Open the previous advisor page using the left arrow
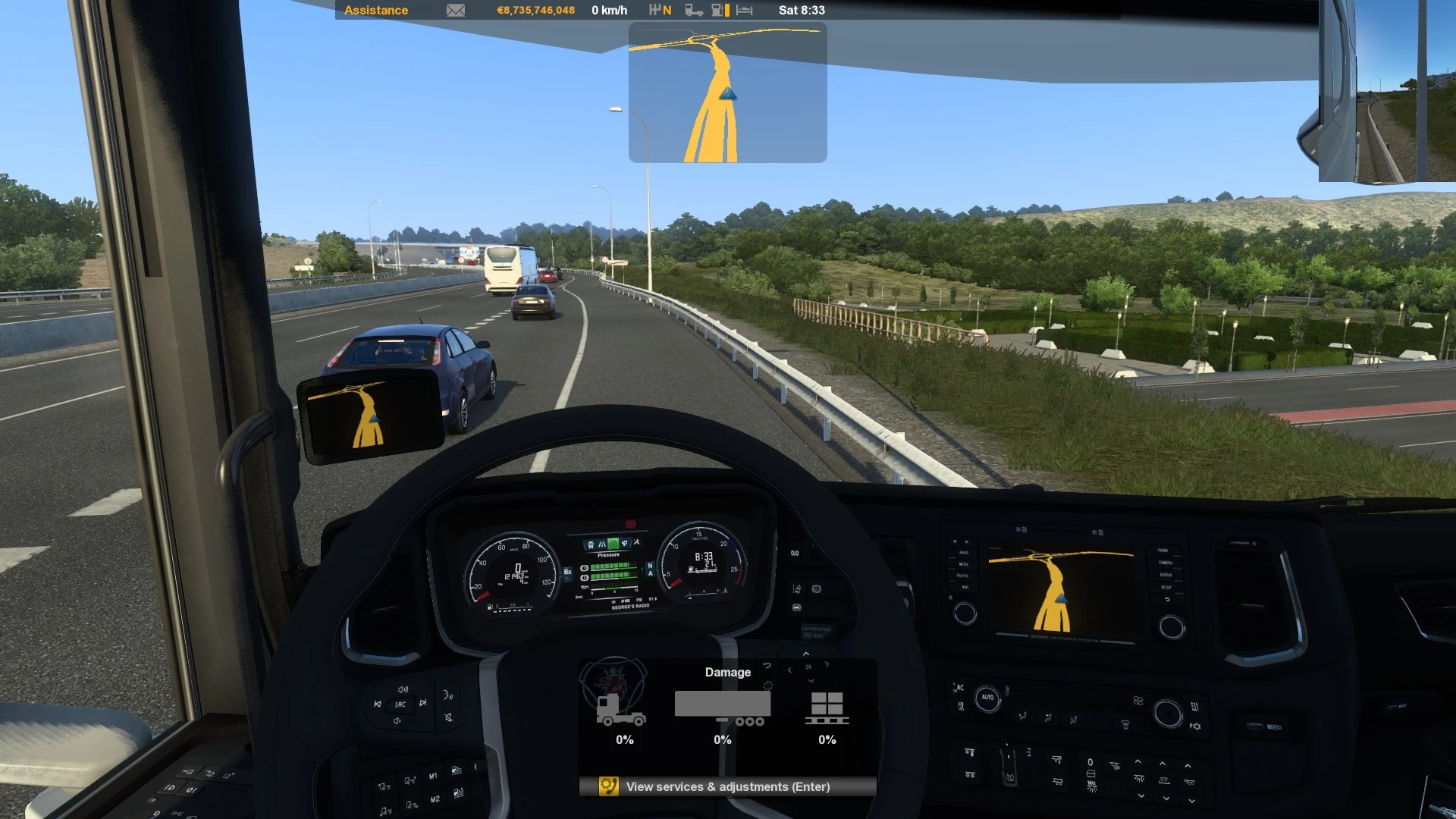The height and width of the screenshot is (819, 1456). (789, 670)
